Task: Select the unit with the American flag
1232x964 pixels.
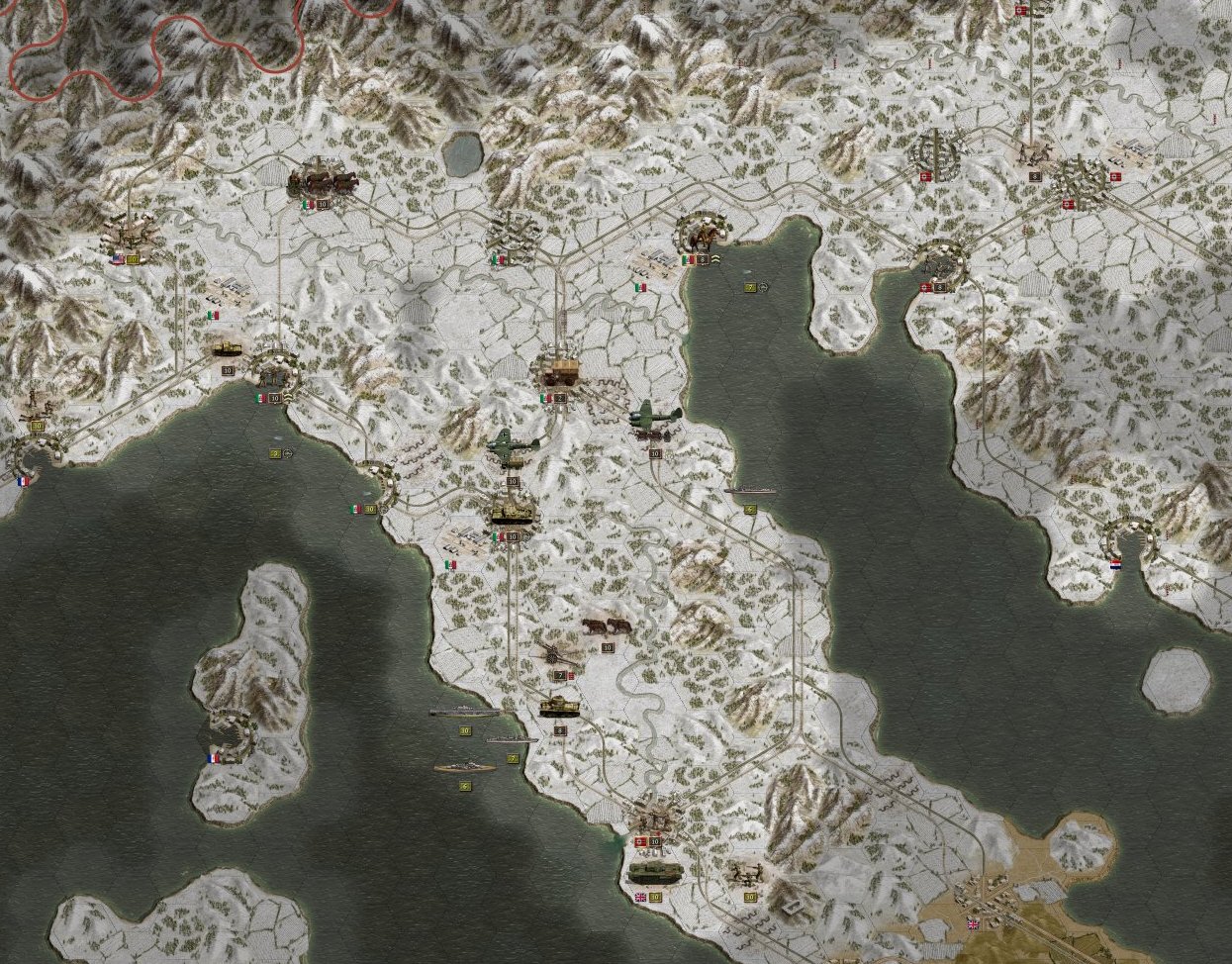Action: 127,237
